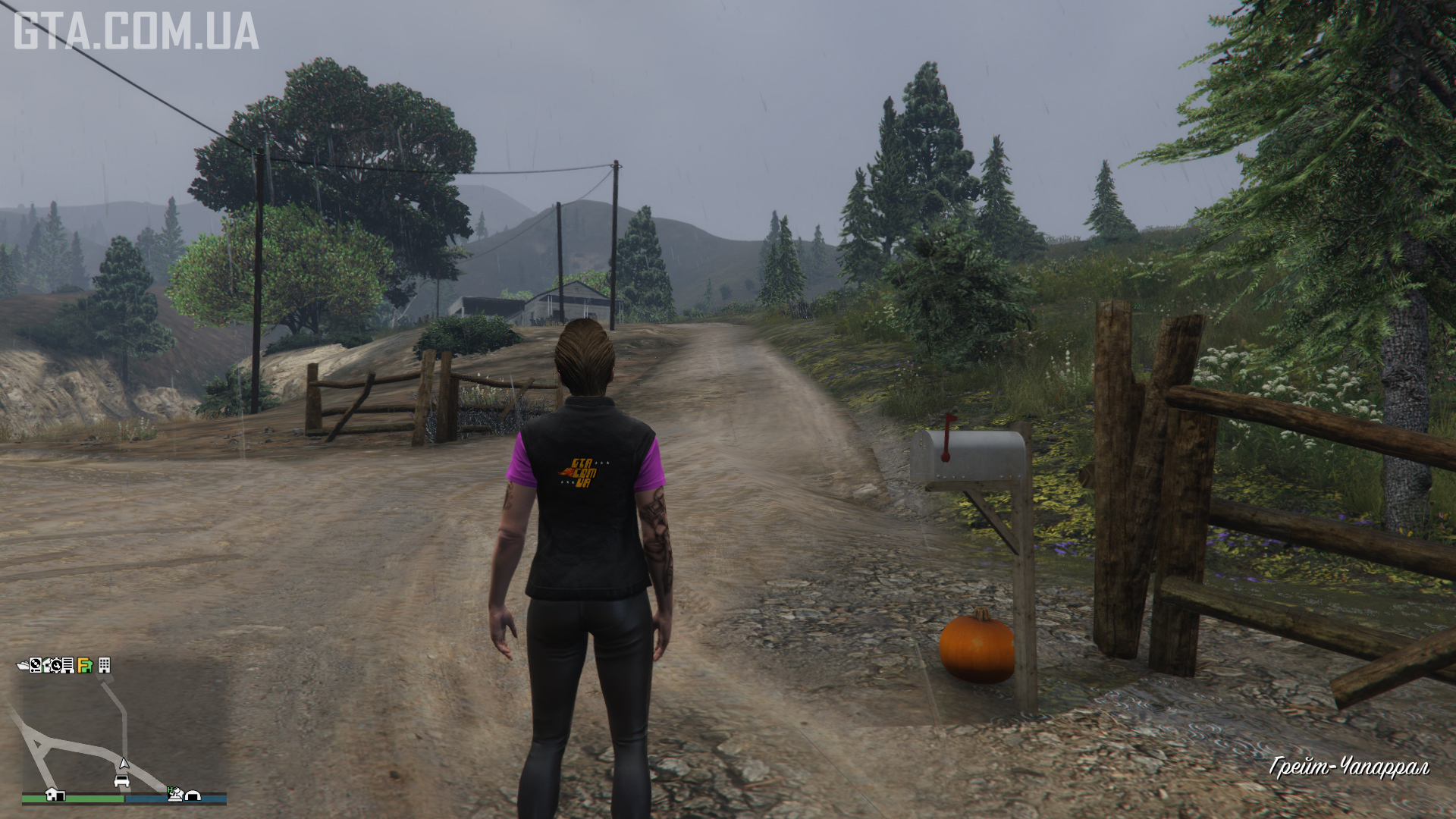Choose the office building blip
The image size is (1456, 819).
[105, 665]
